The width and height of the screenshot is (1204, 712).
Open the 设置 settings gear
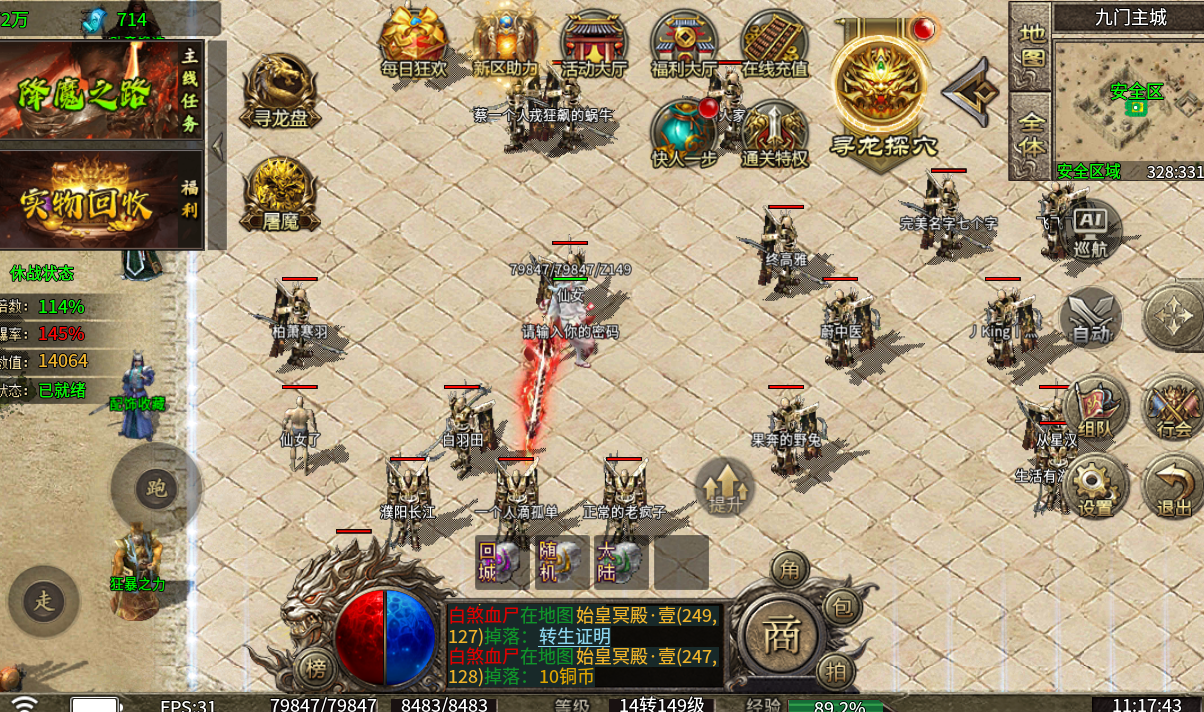click(x=1096, y=487)
